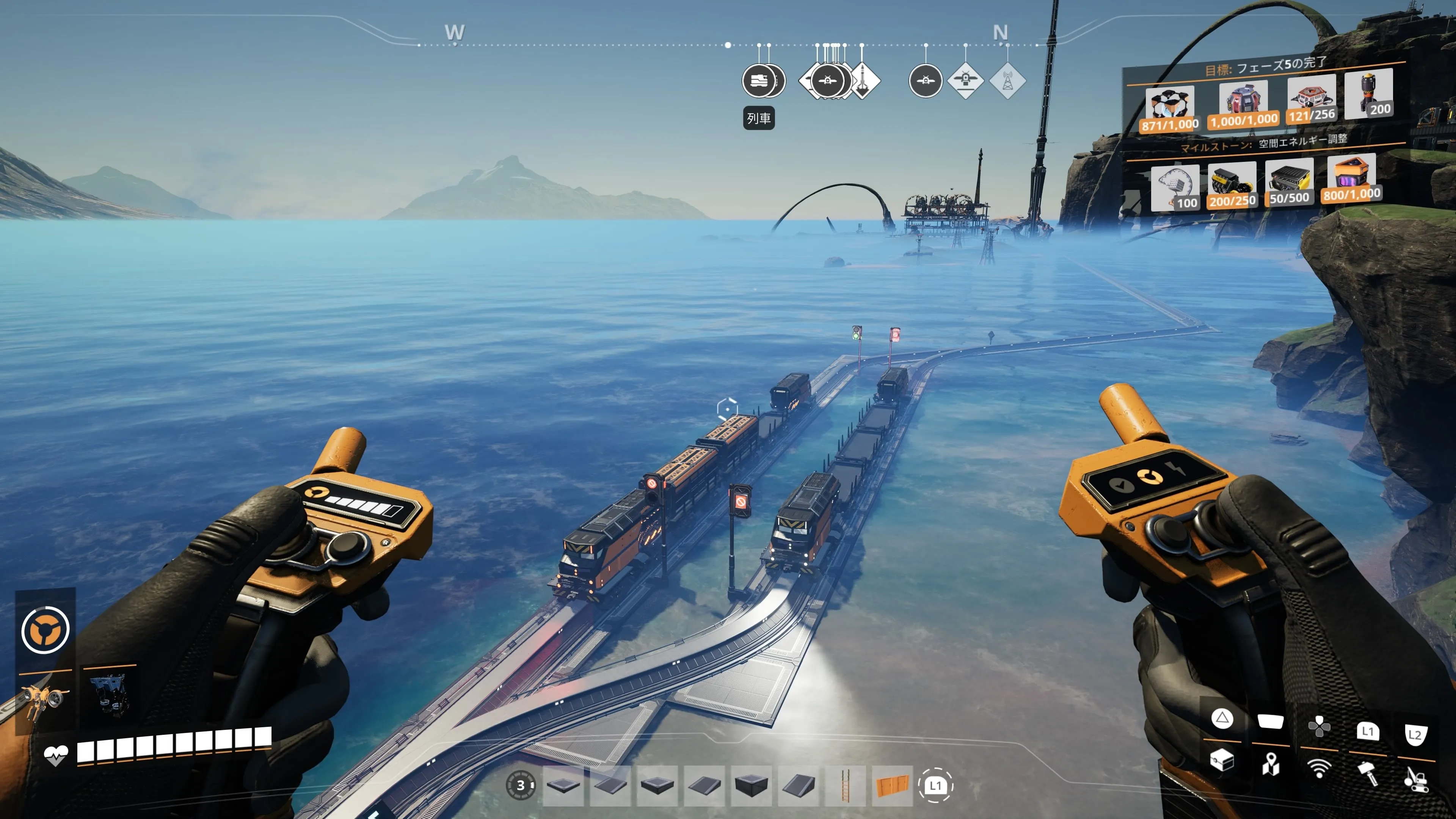This screenshot has height=819, width=1456.
Task: Click the hotbar number 3 dial
Action: click(x=520, y=785)
